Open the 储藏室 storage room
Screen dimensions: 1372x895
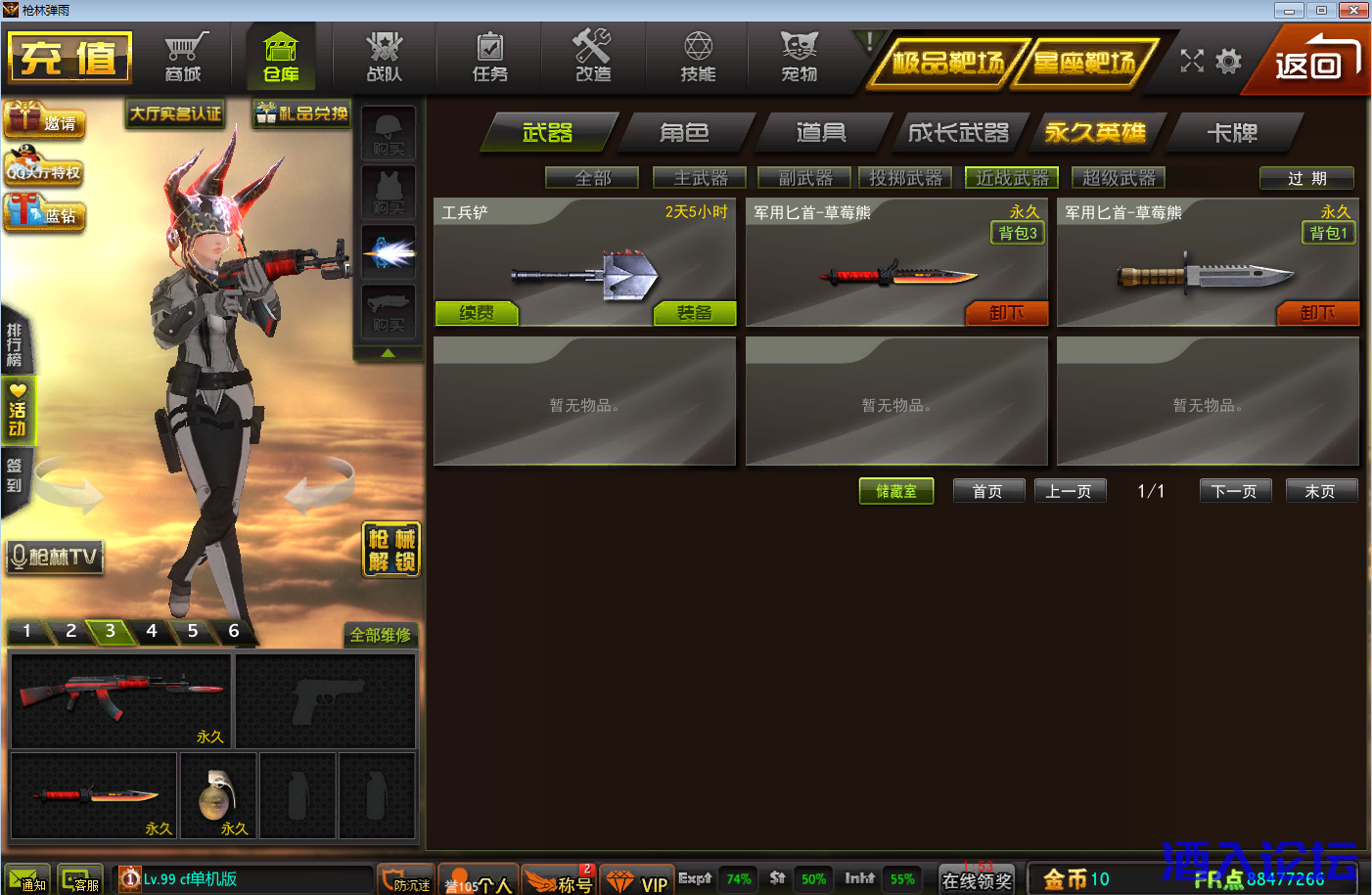[896, 491]
